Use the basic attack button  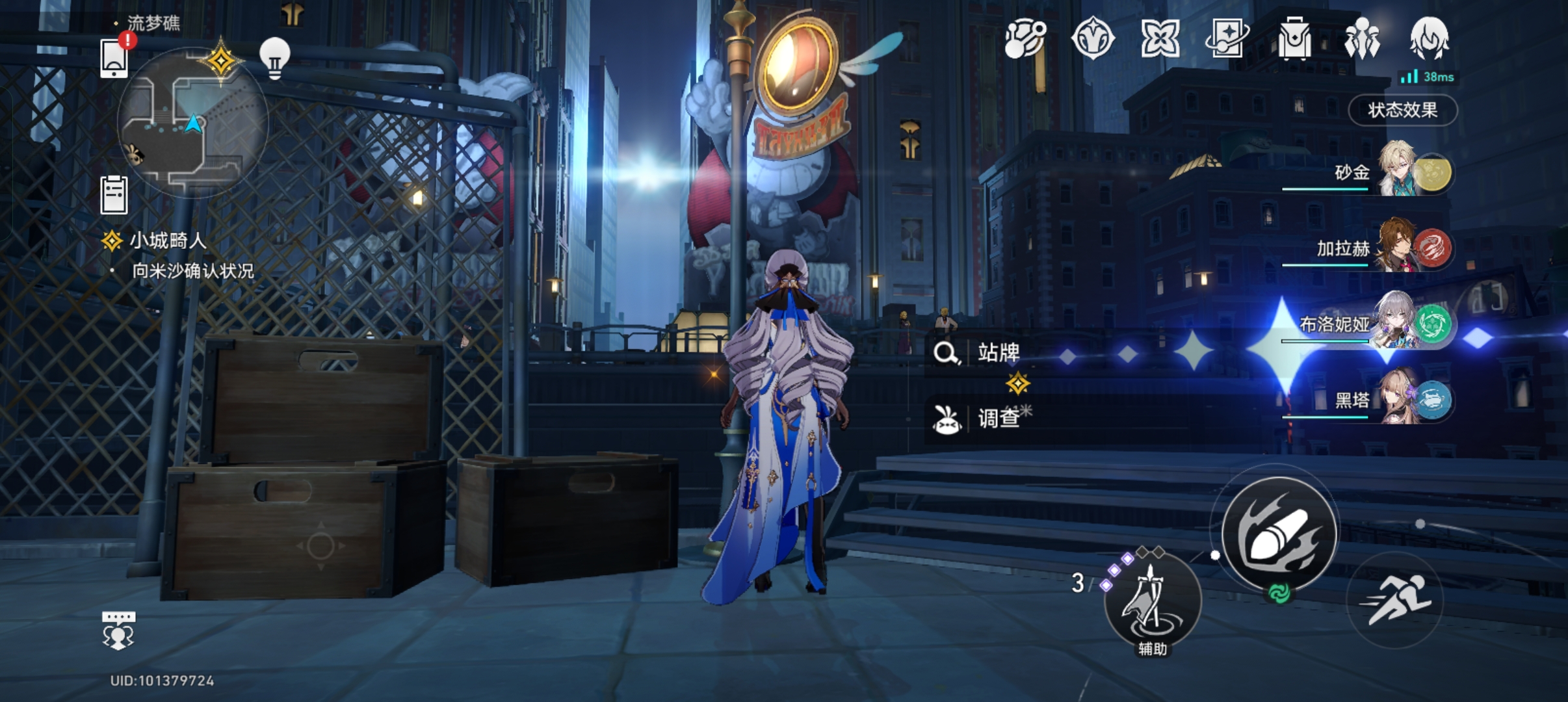coord(1279,534)
